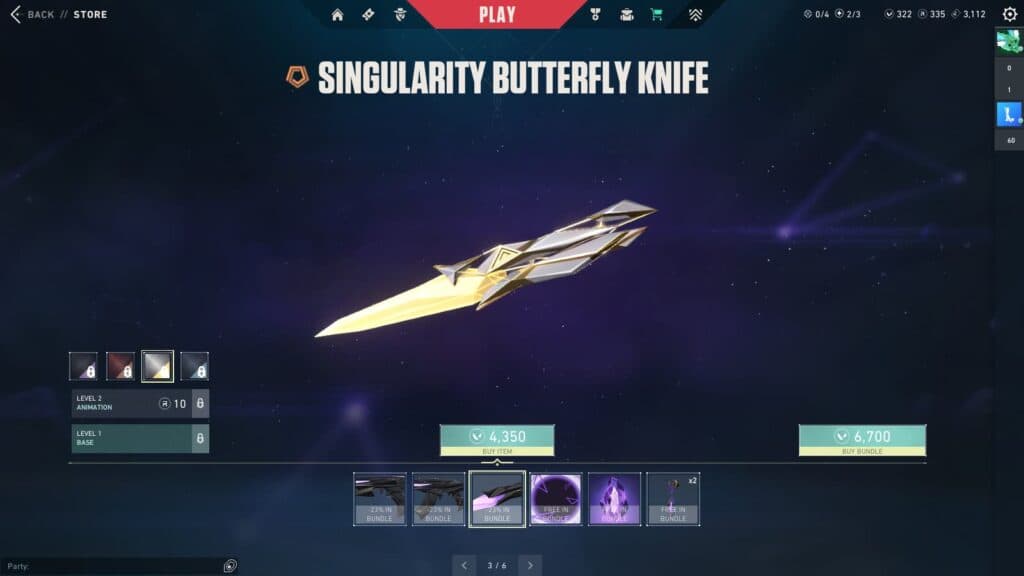Open the settings gear

point(1009,15)
